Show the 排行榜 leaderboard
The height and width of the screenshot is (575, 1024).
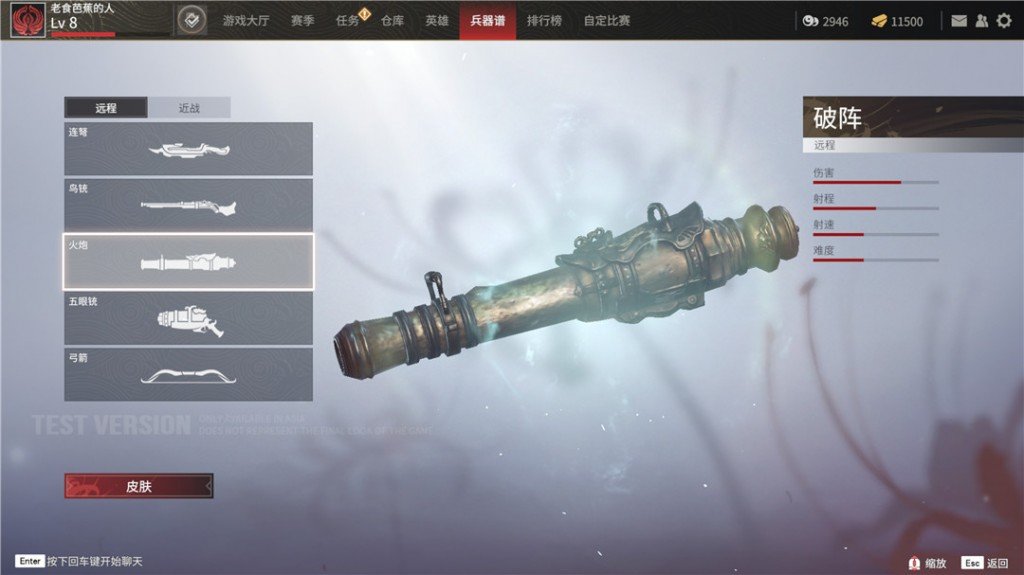click(544, 20)
